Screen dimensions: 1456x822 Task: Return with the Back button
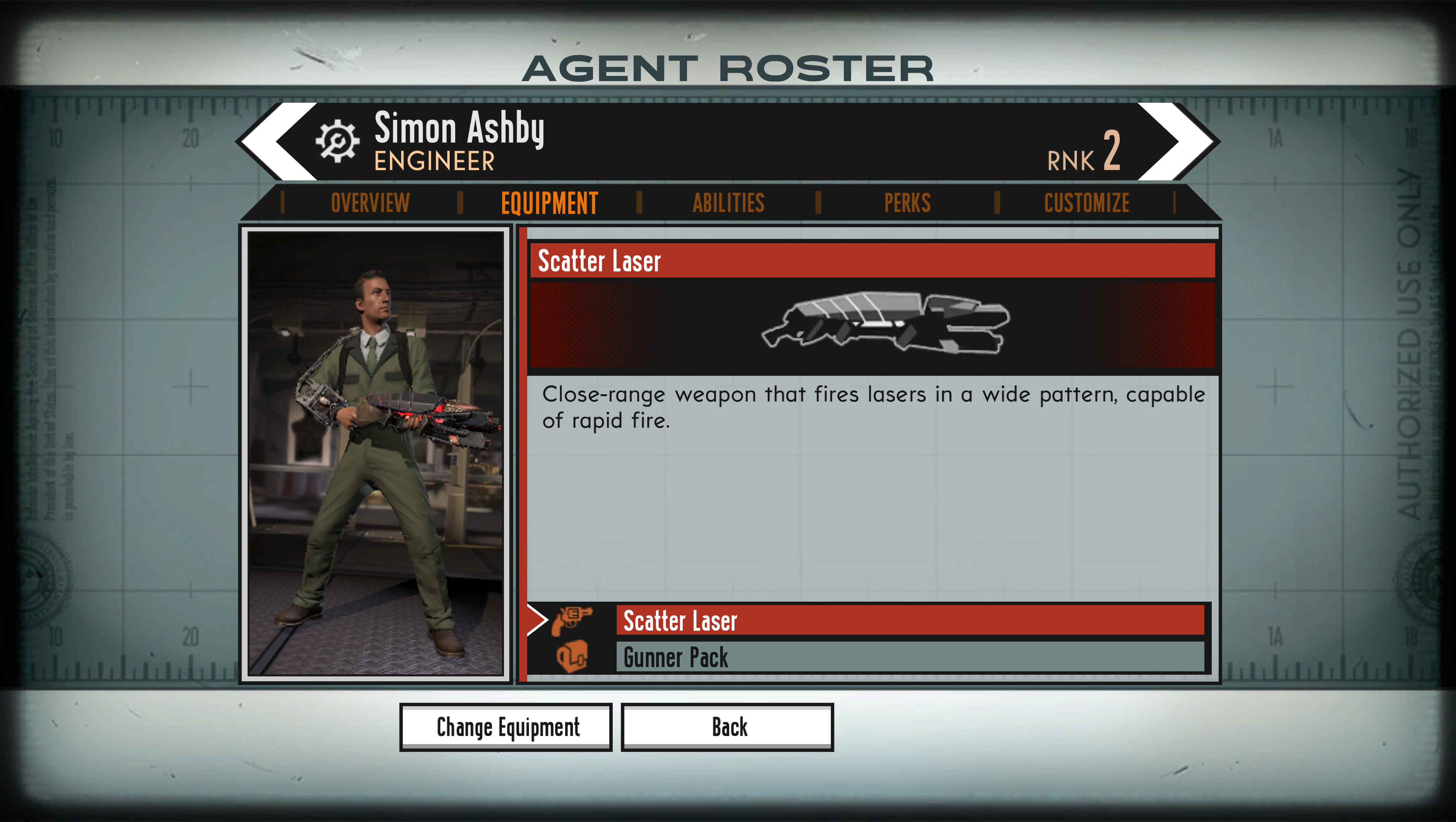pos(728,727)
